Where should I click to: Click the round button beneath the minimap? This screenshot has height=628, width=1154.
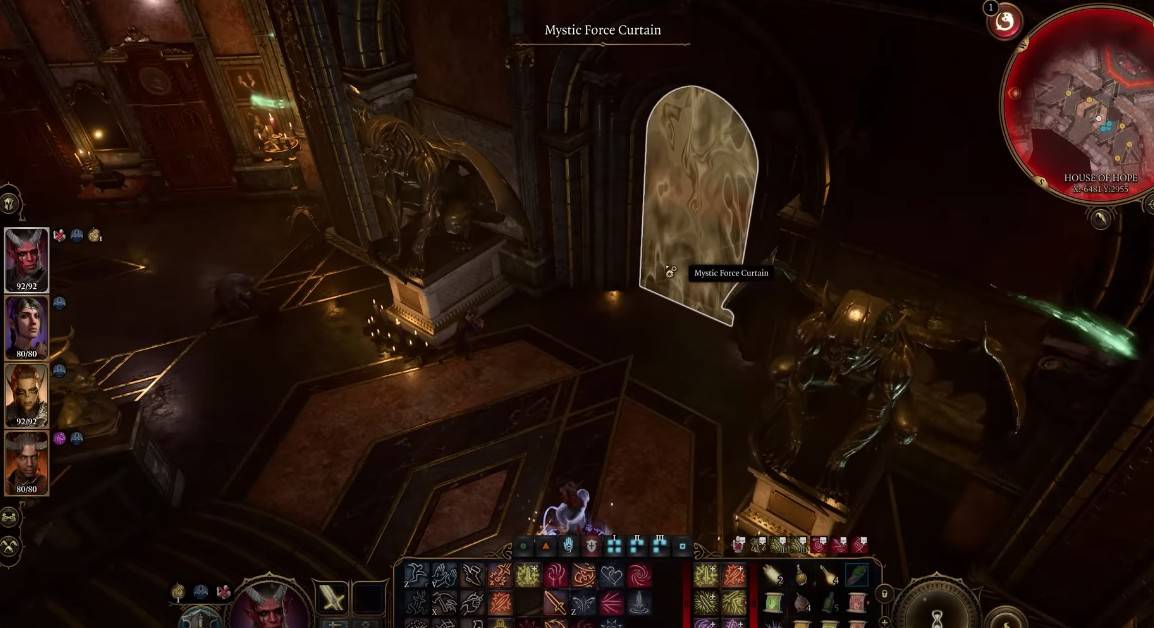coord(1101,217)
